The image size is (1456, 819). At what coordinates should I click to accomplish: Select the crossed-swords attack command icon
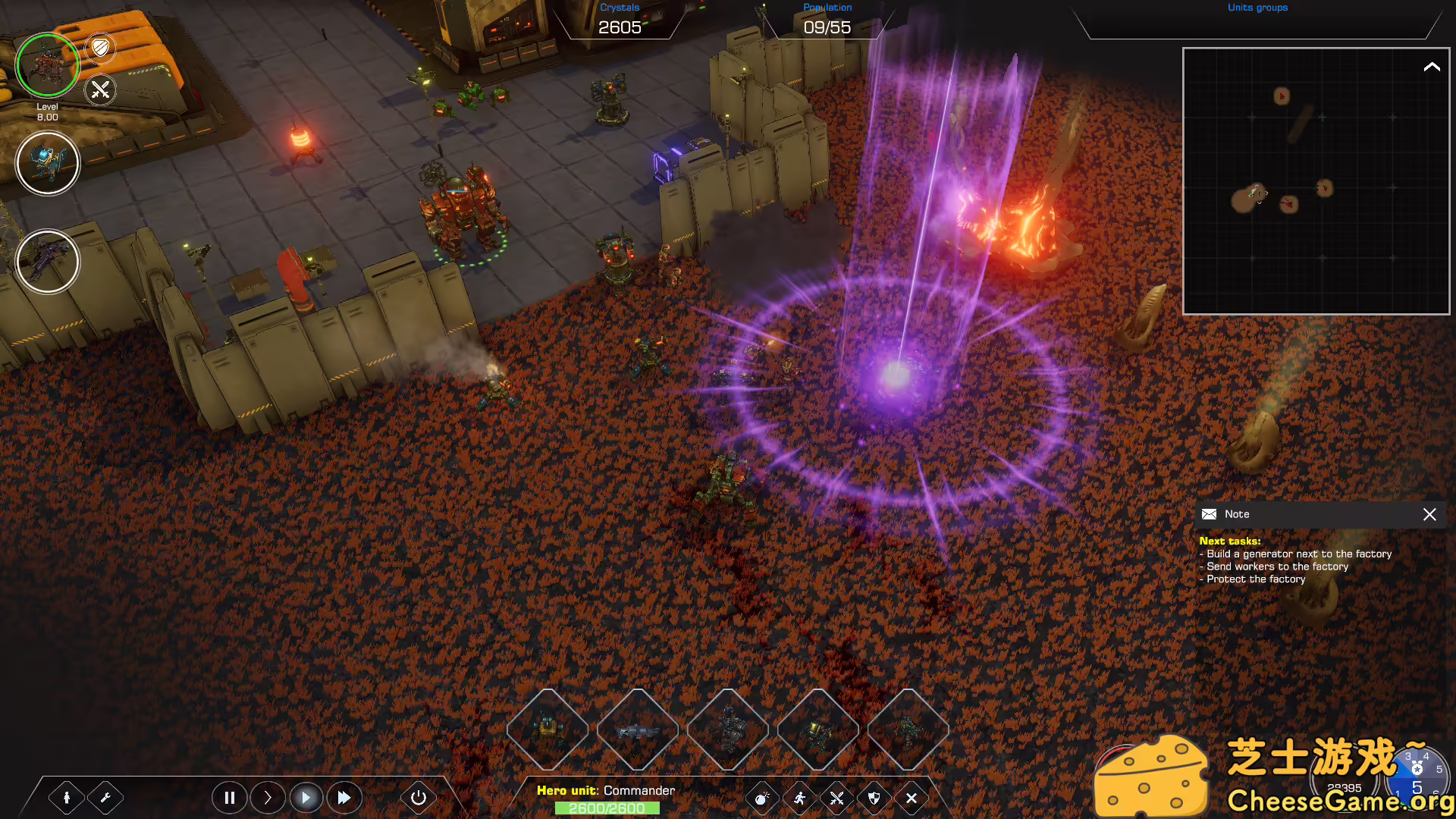pos(836,798)
